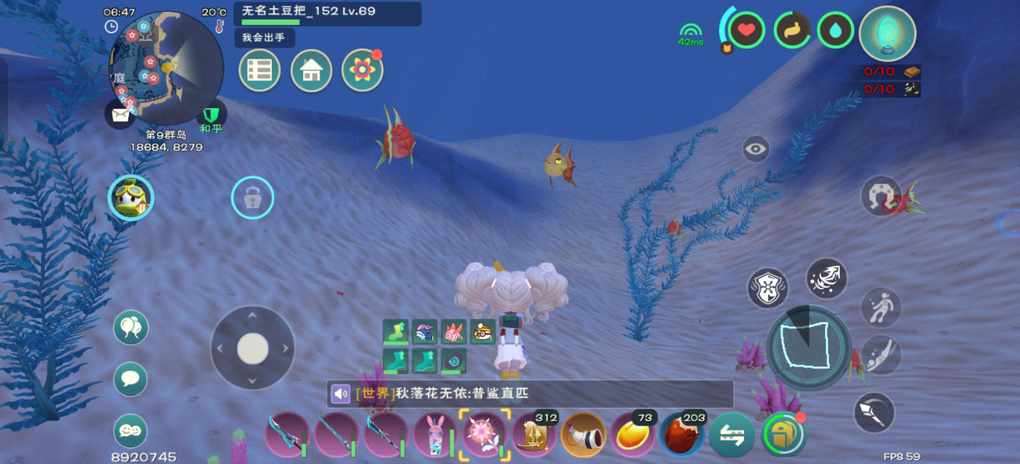The width and height of the screenshot is (1020, 464).
Task: Open the list menu button
Action: tap(260, 71)
